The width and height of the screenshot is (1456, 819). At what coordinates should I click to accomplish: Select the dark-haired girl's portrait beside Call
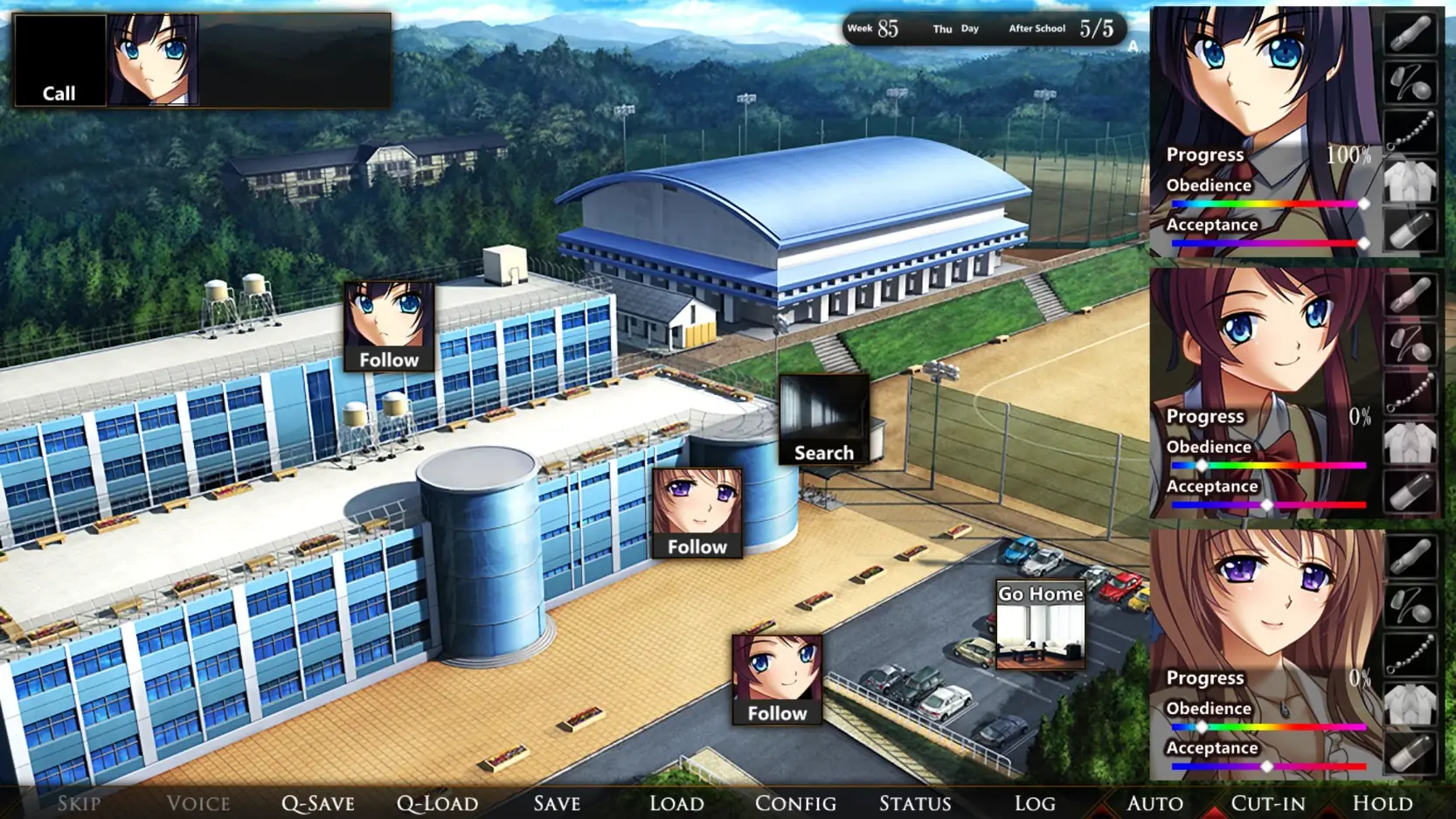tap(153, 60)
